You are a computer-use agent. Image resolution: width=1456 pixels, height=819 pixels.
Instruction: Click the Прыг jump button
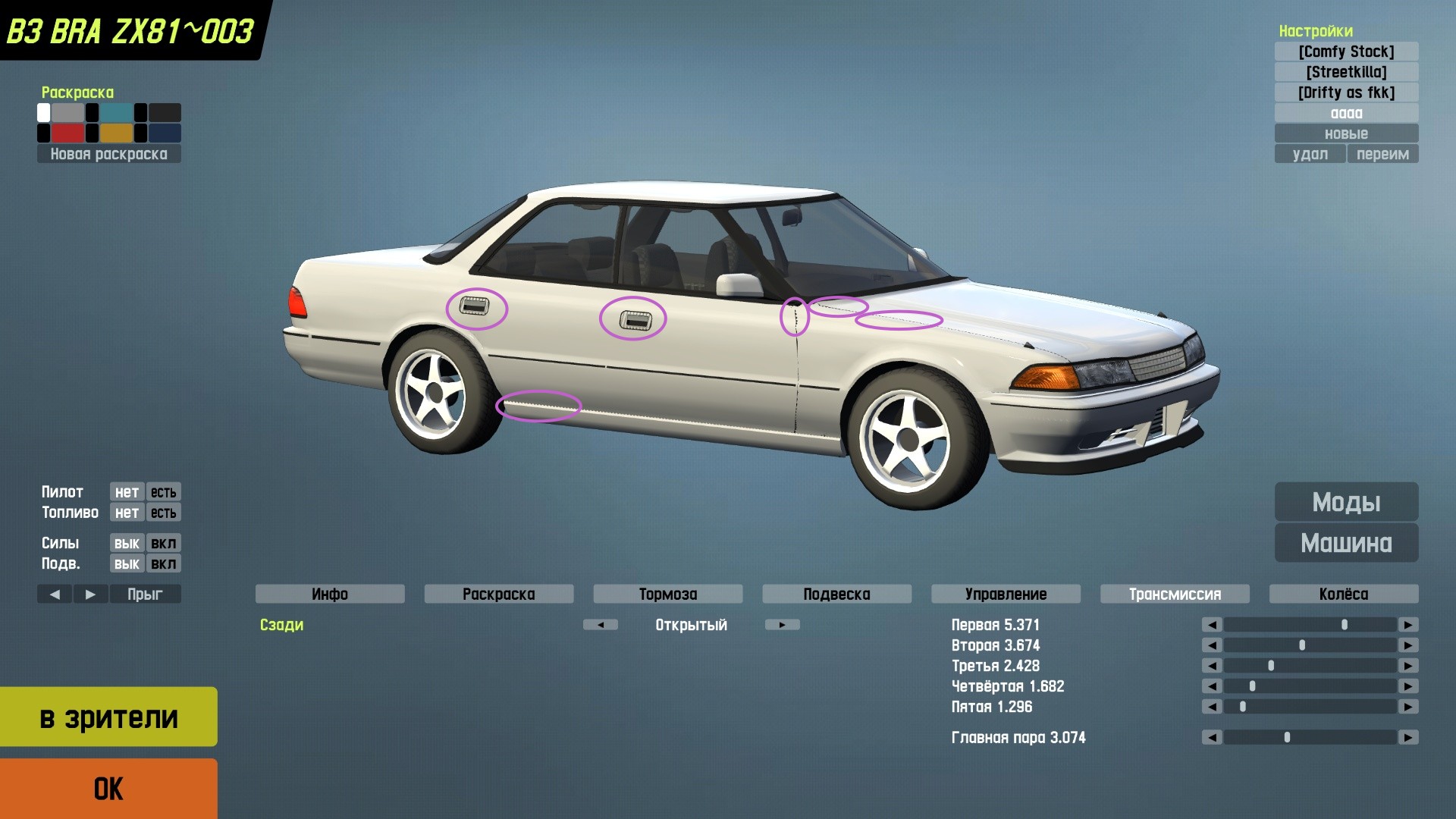point(145,594)
